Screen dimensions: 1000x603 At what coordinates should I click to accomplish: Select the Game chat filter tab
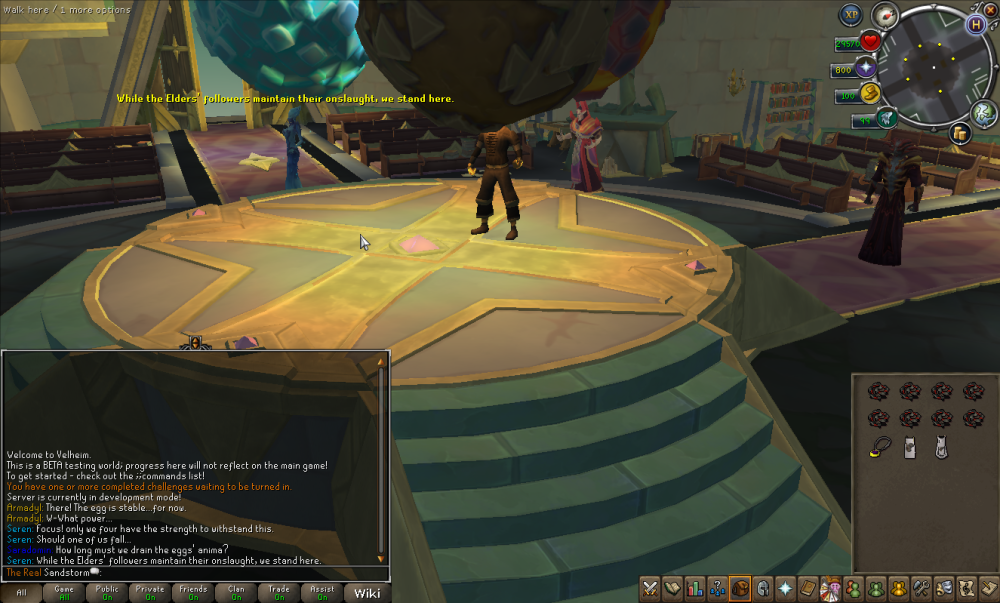pos(64,592)
